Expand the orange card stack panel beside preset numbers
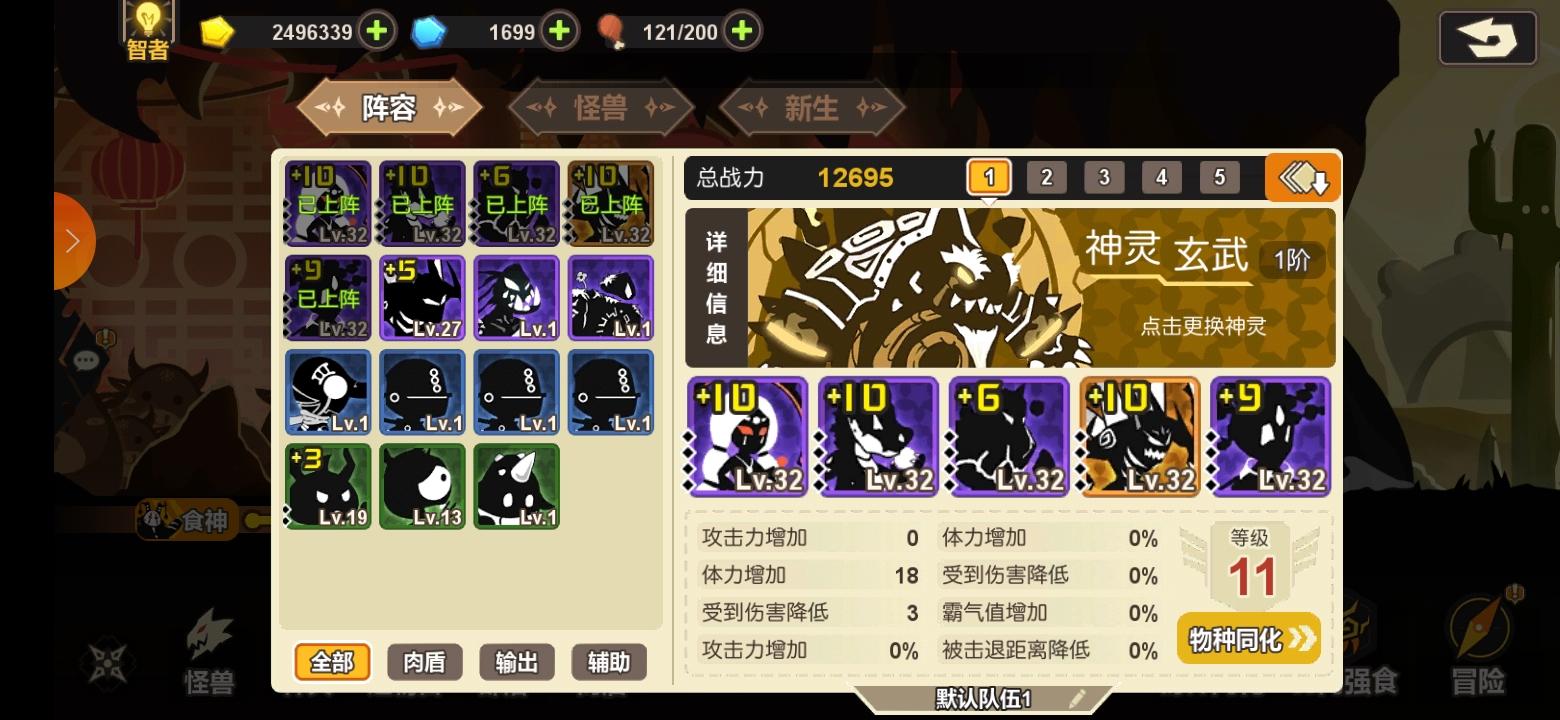The height and width of the screenshot is (720, 1560). click(1302, 177)
